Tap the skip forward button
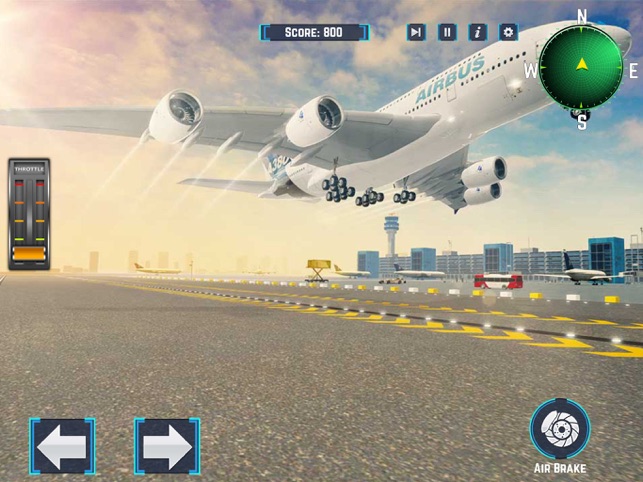 pyautogui.click(x=416, y=32)
